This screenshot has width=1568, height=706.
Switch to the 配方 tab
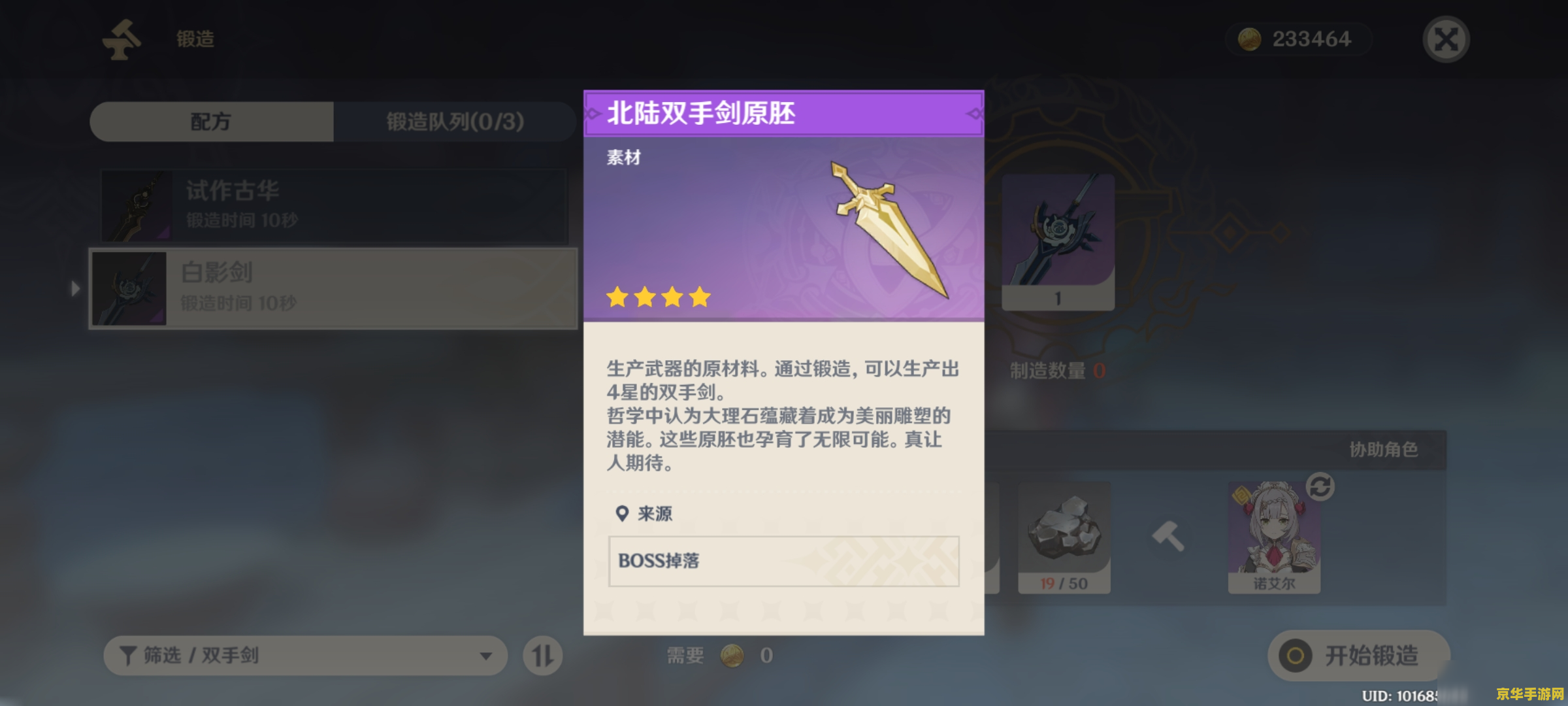click(x=212, y=121)
